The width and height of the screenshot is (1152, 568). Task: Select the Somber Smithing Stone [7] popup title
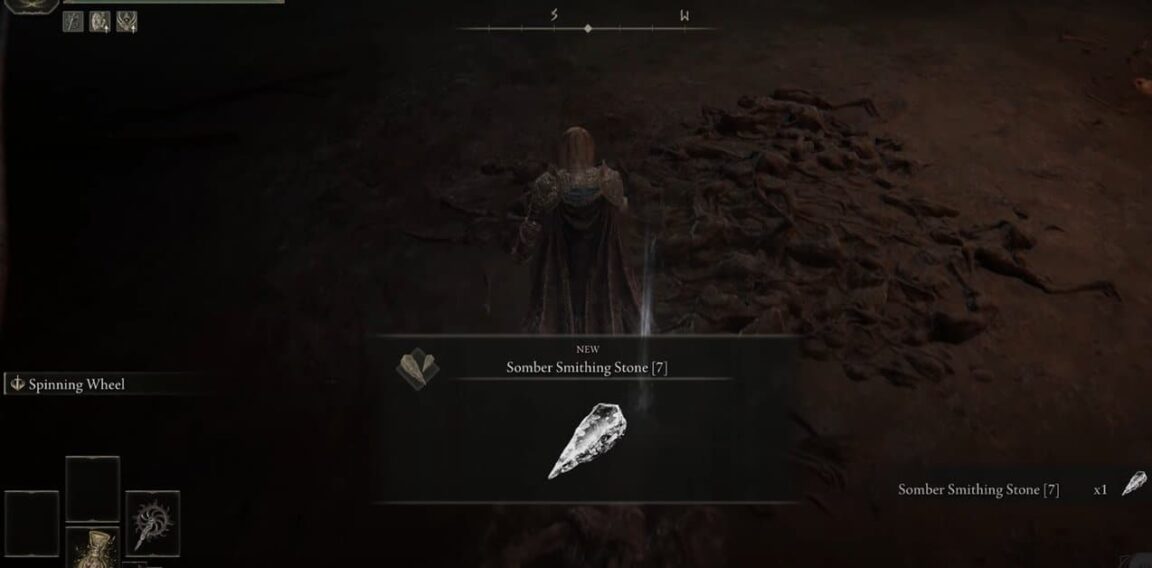pos(586,368)
